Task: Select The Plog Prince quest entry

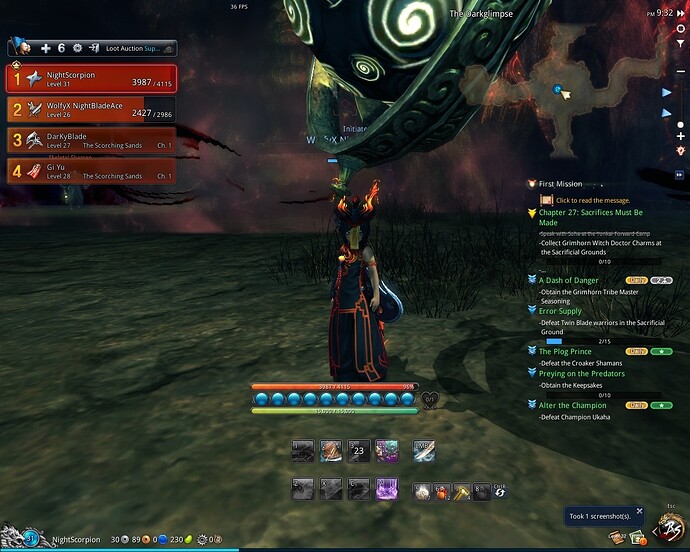Action: click(565, 351)
